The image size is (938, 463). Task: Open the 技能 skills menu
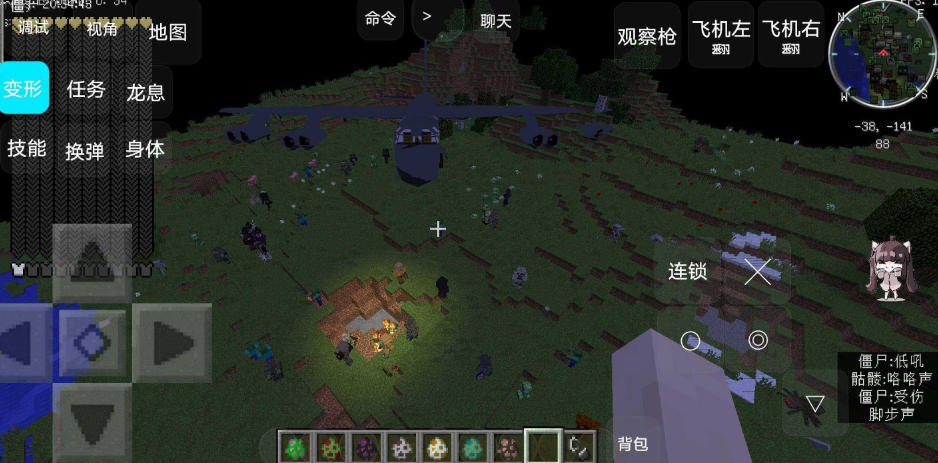tap(27, 149)
